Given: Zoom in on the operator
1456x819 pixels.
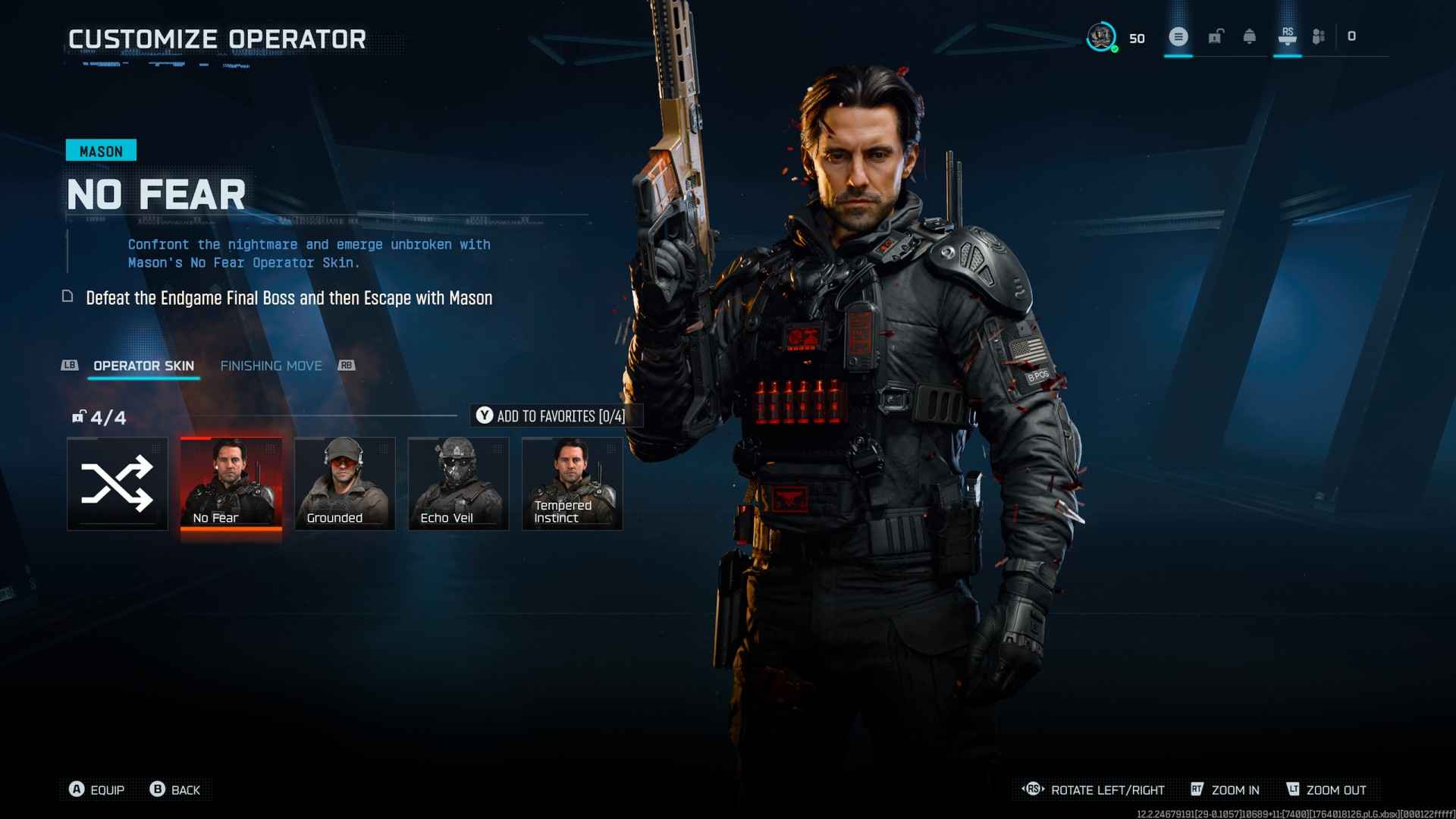Looking at the screenshot, I should (x=1225, y=789).
